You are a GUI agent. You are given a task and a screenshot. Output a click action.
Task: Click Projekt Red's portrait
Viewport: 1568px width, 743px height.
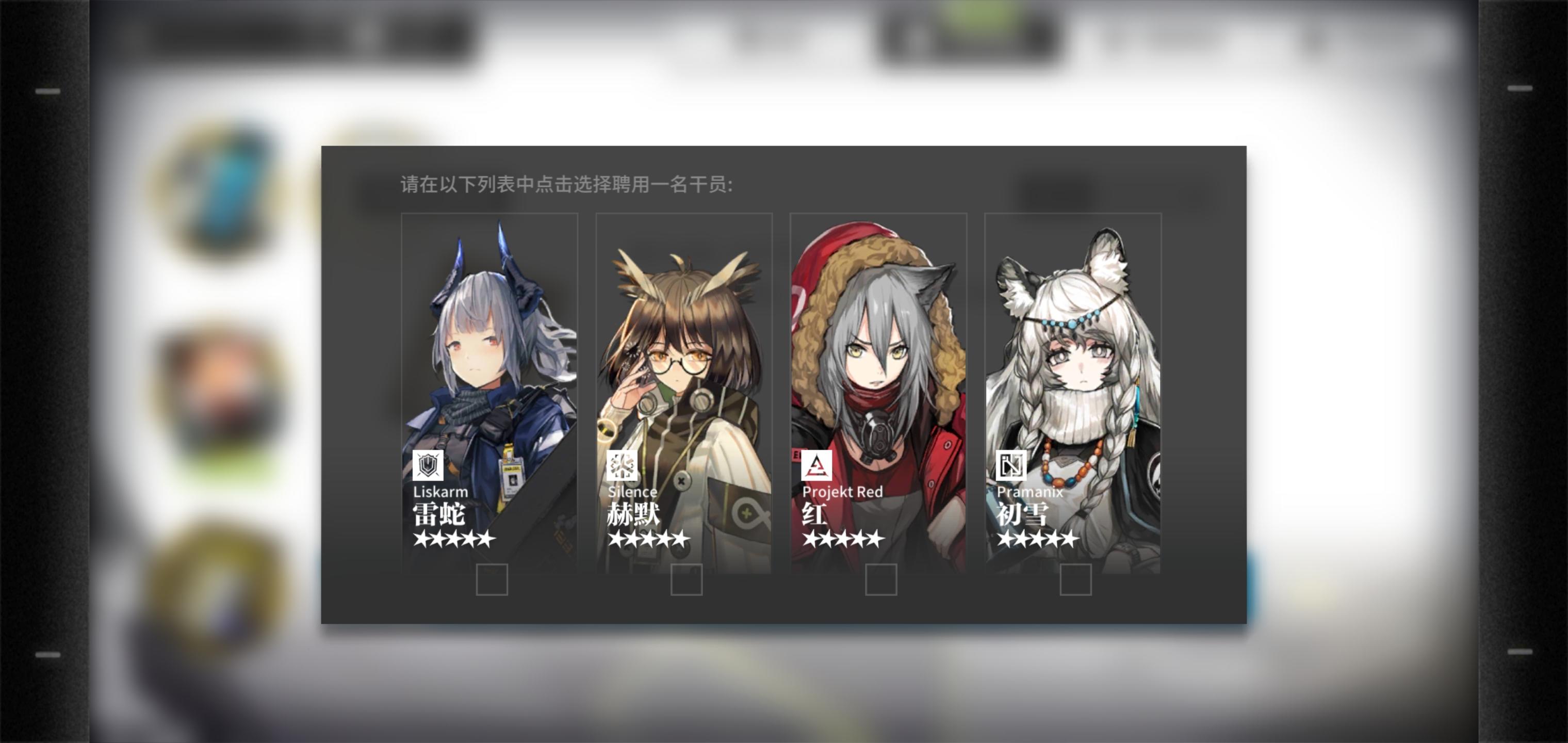879,341
